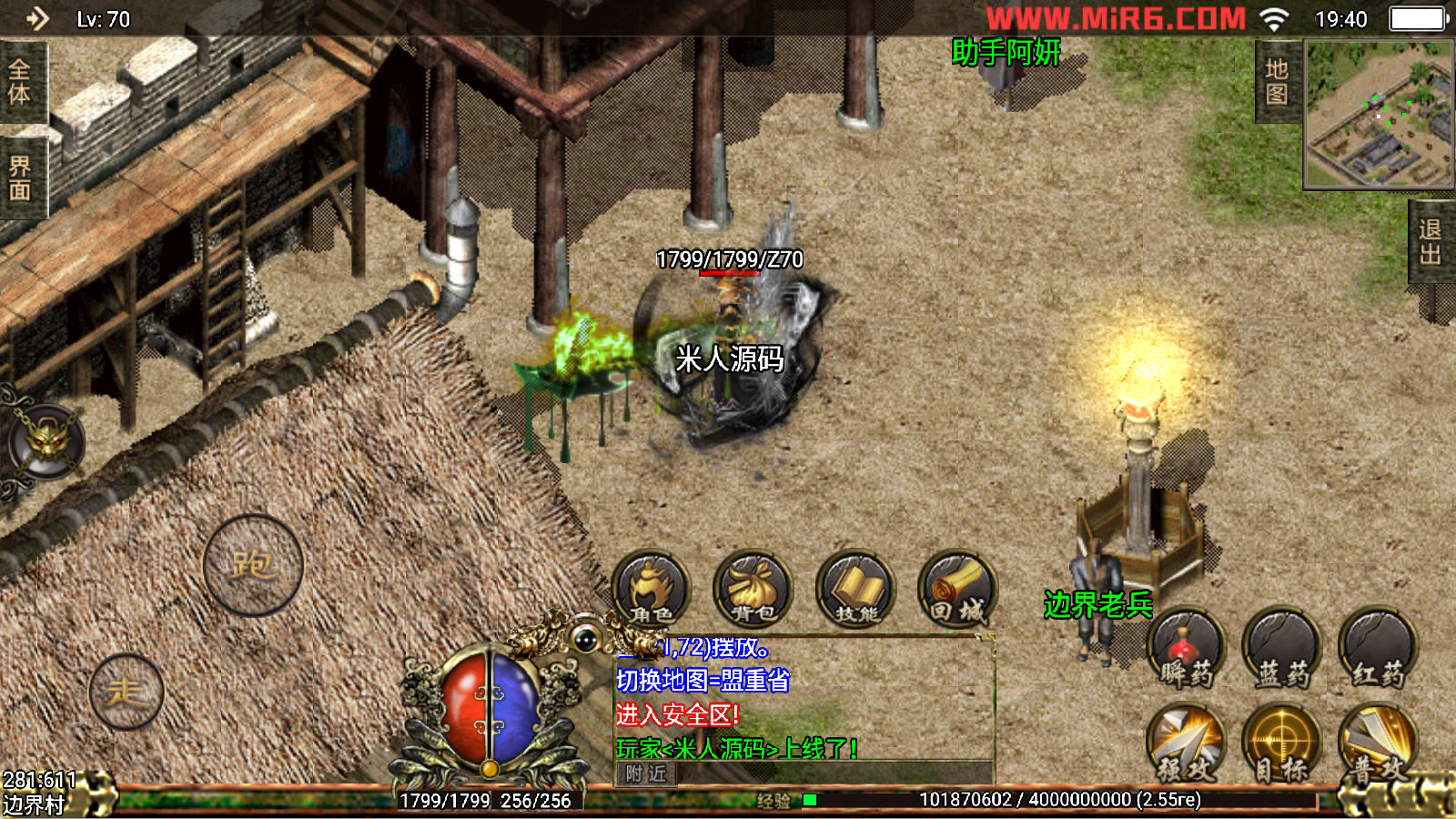
Task: Drink the 蓝药 mana potion
Action: (1282, 648)
